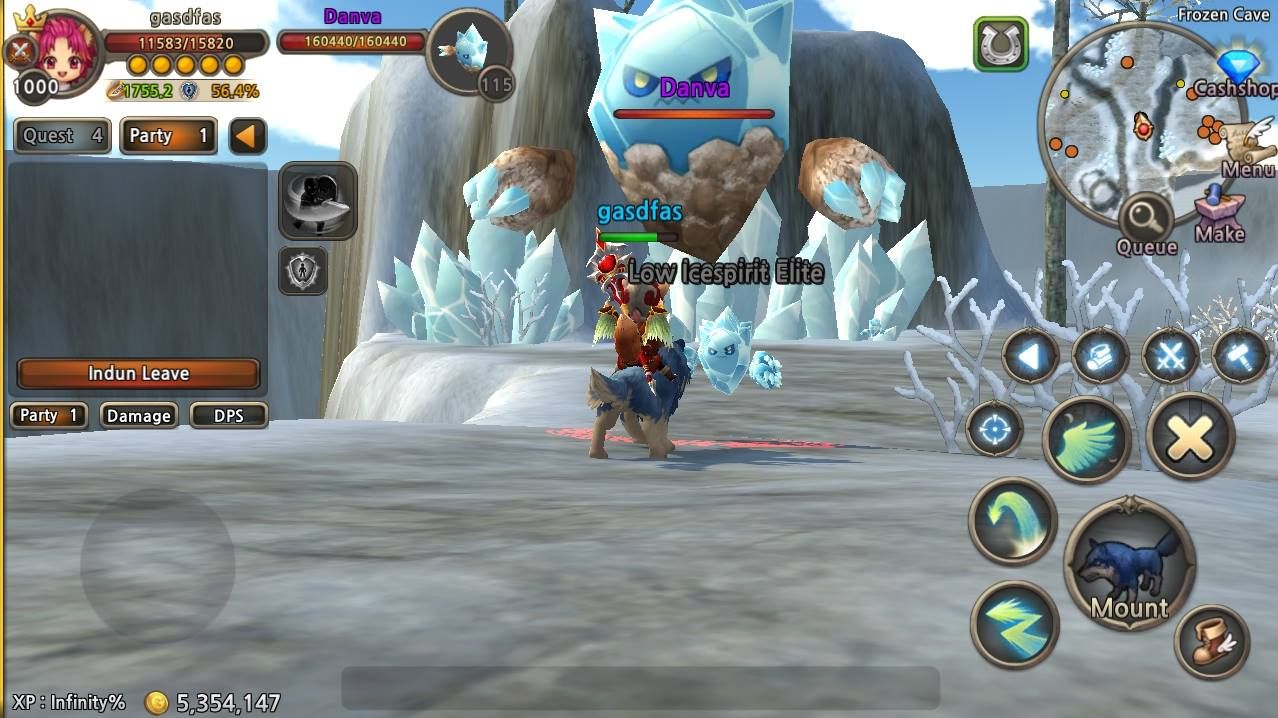Open the Menu scroll icon
The image size is (1278, 718).
[x=1247, y=150]
